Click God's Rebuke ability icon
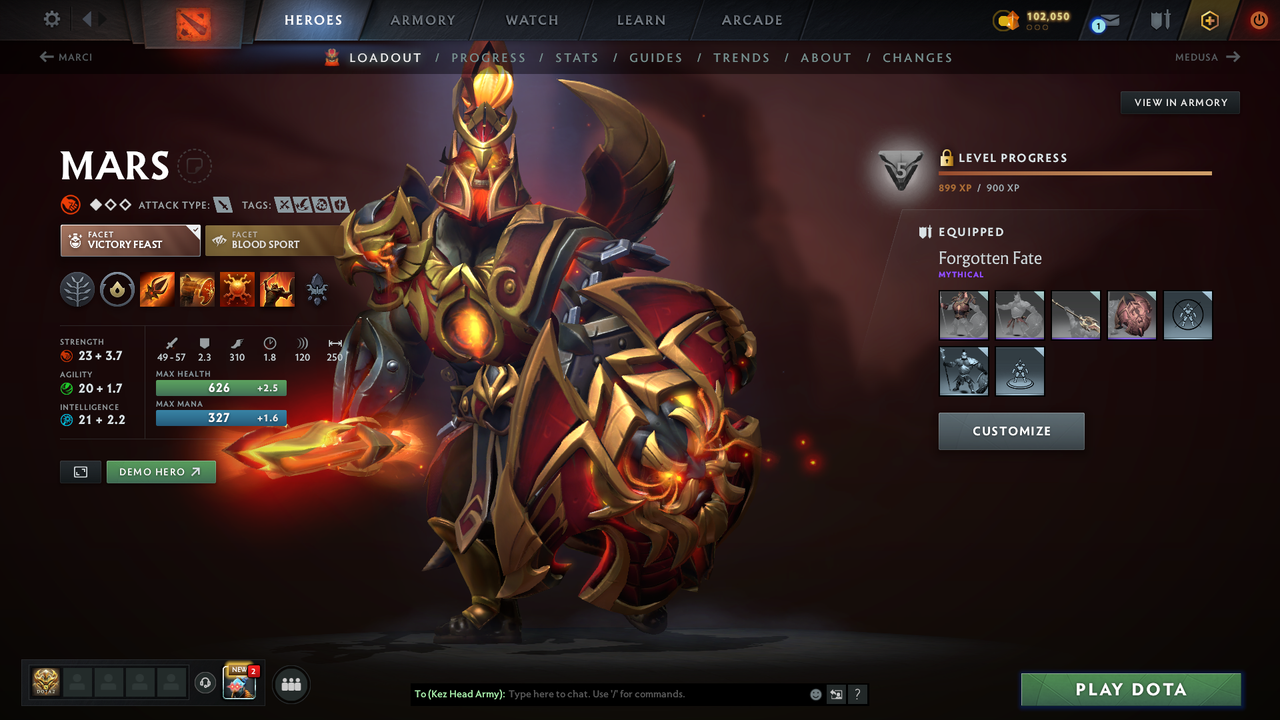Image resolution: width=1280 pixels, height=720 pixels. coord(197,289)
